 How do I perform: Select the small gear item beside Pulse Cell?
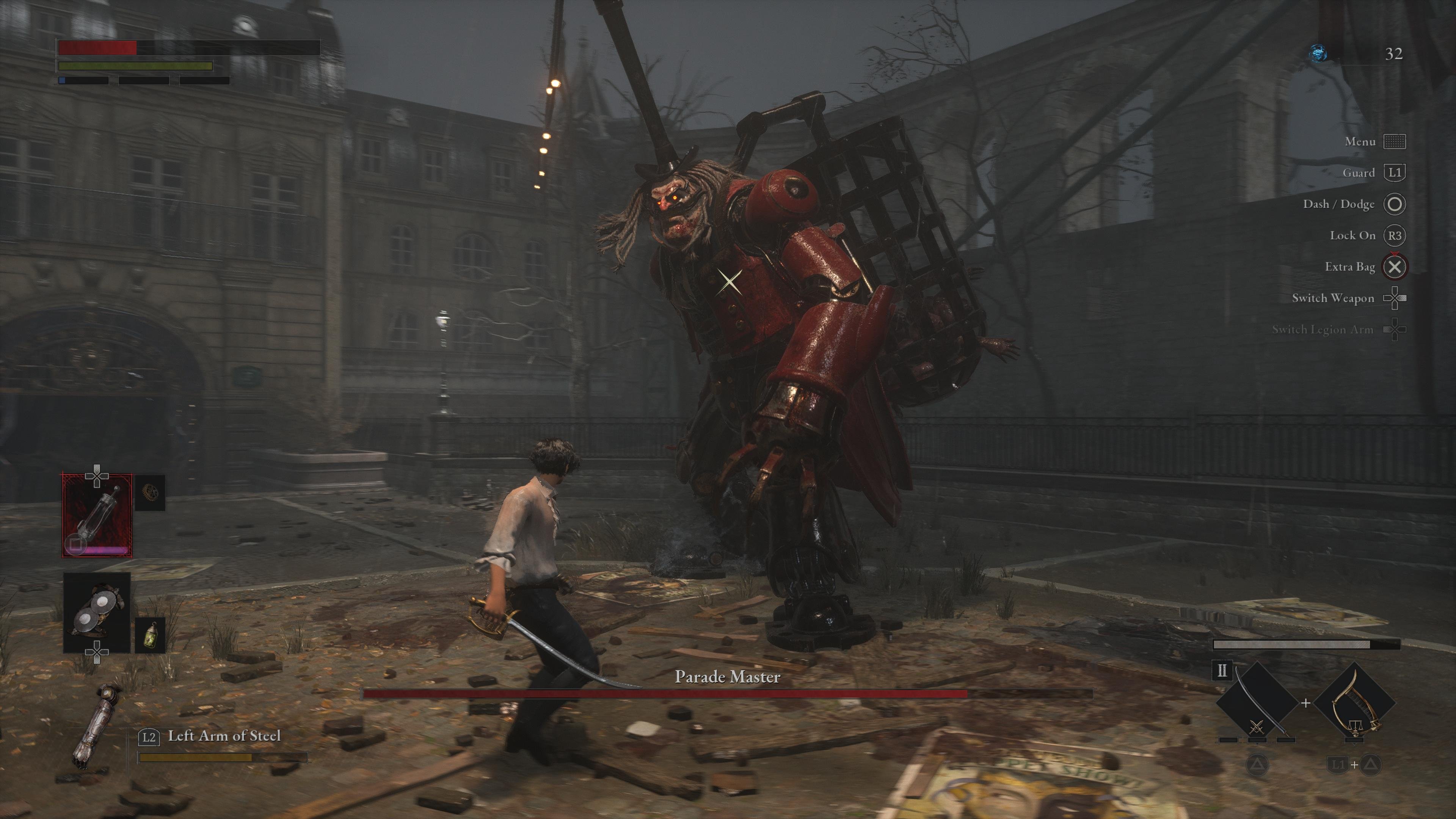151,492
